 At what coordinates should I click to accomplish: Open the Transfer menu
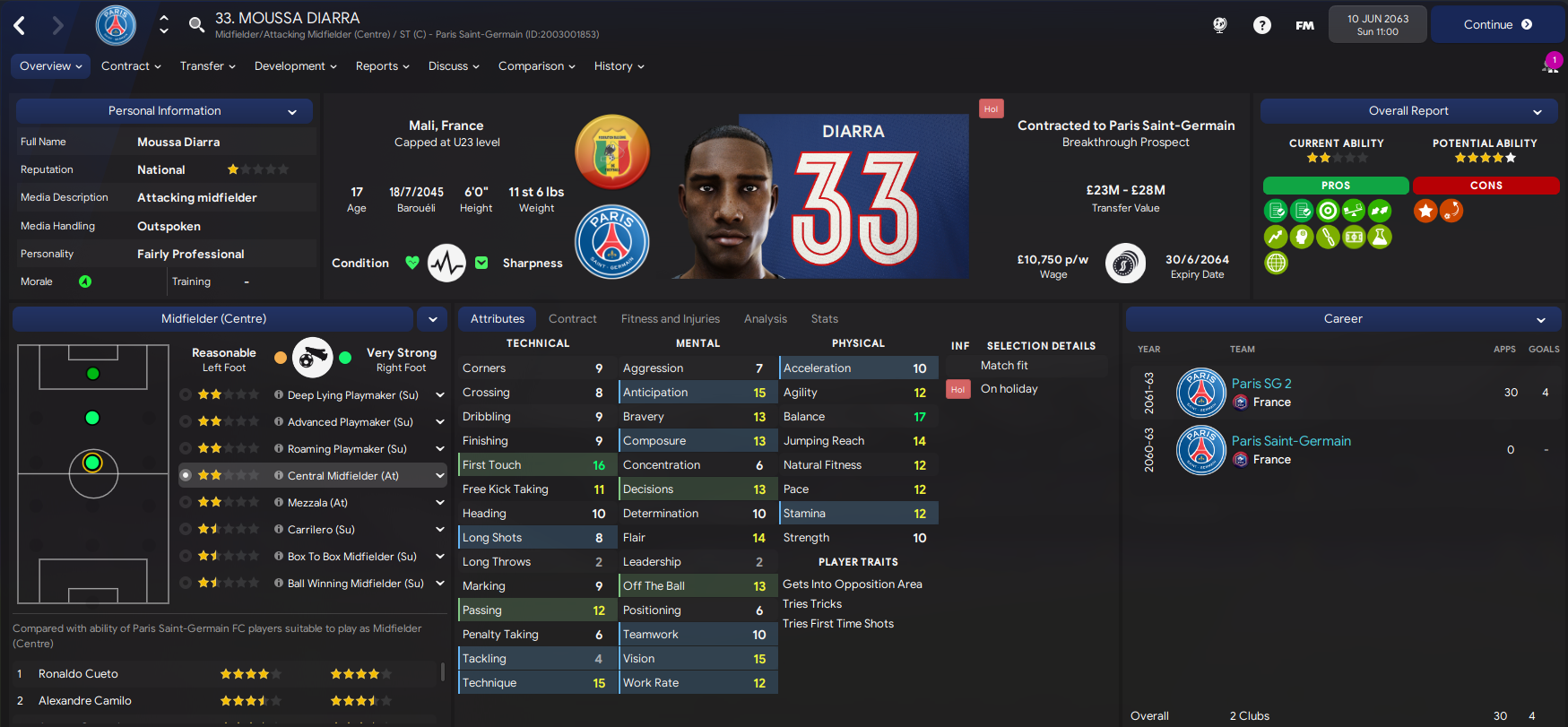pyautogui.click(x=207, y=65)
